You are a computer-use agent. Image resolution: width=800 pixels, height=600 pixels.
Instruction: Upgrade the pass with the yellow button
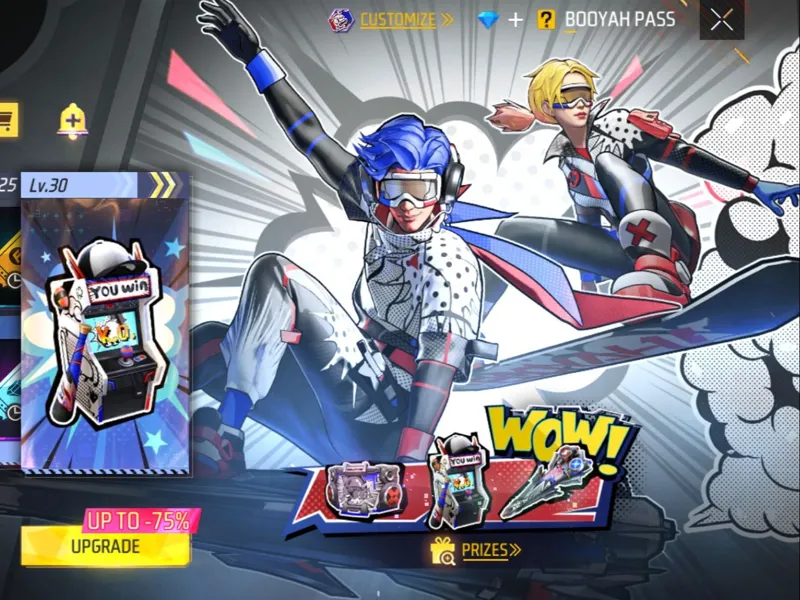point(105,546)
